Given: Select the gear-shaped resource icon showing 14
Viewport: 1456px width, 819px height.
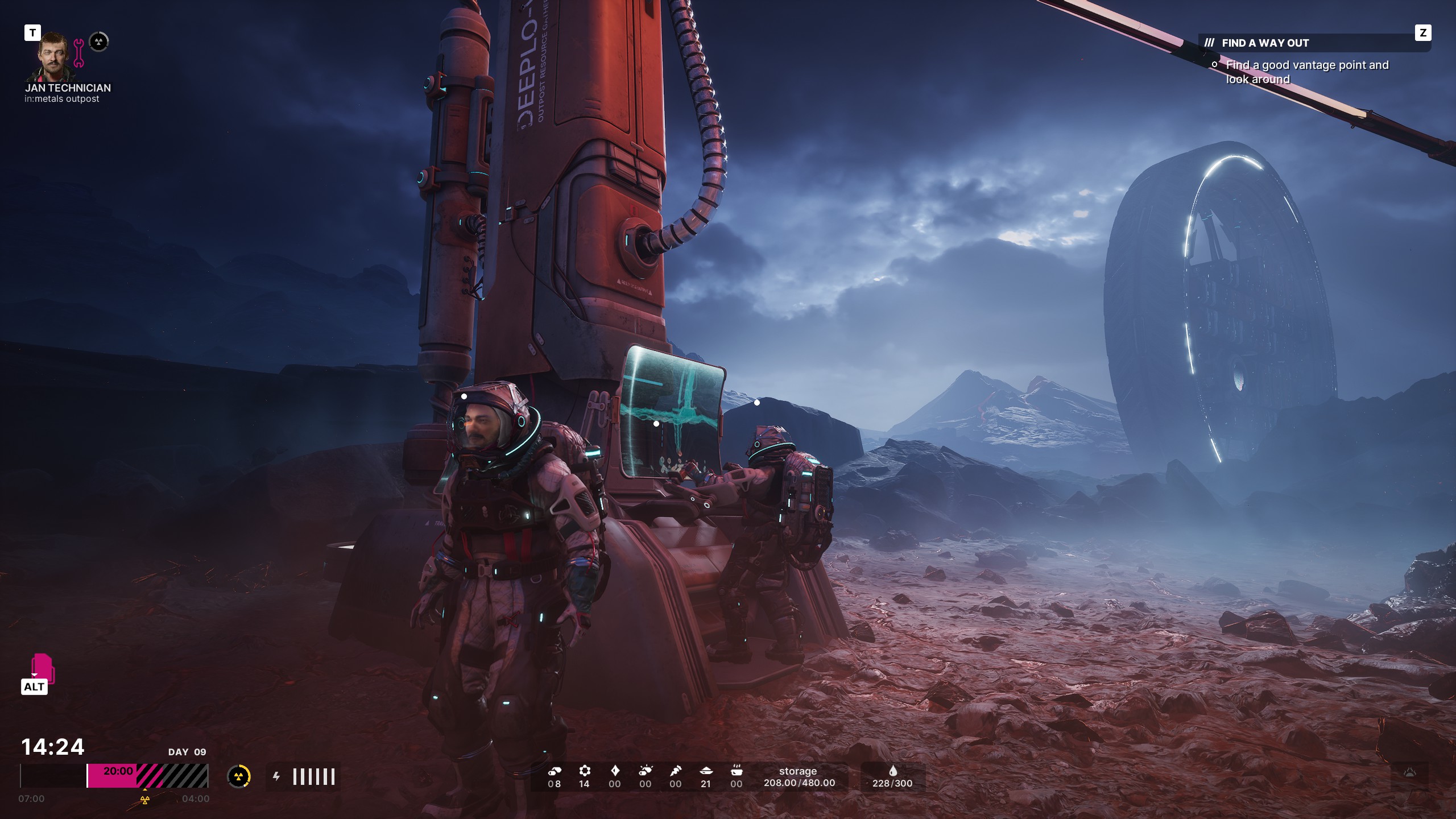Looking at the screenshot, I should tap(584, 771).
